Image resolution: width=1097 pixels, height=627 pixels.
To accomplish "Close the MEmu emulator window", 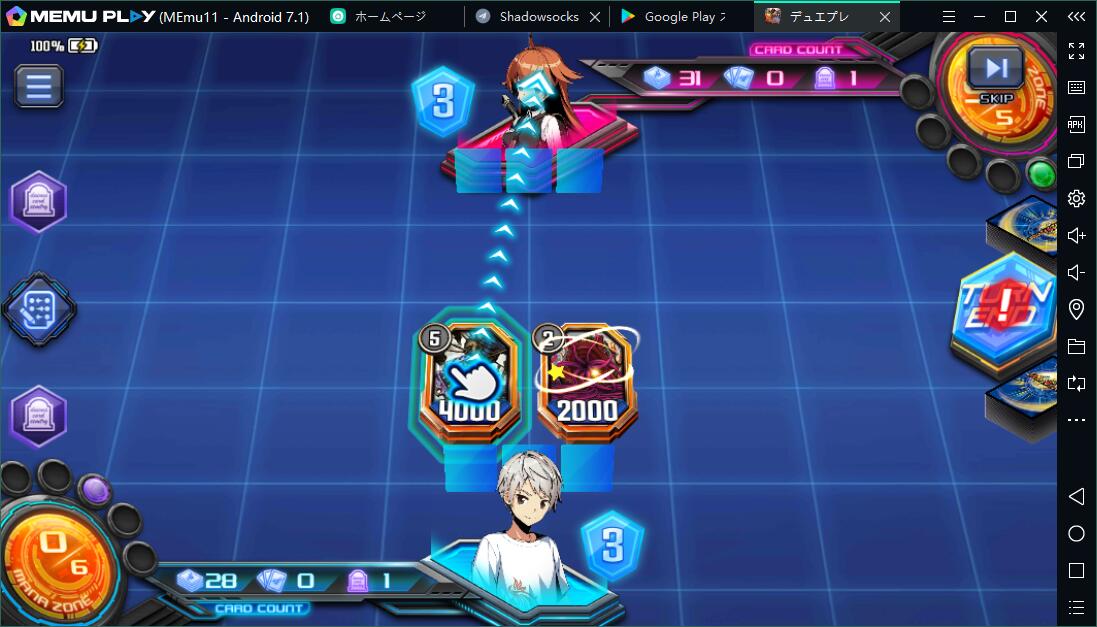I will 1042,17.
